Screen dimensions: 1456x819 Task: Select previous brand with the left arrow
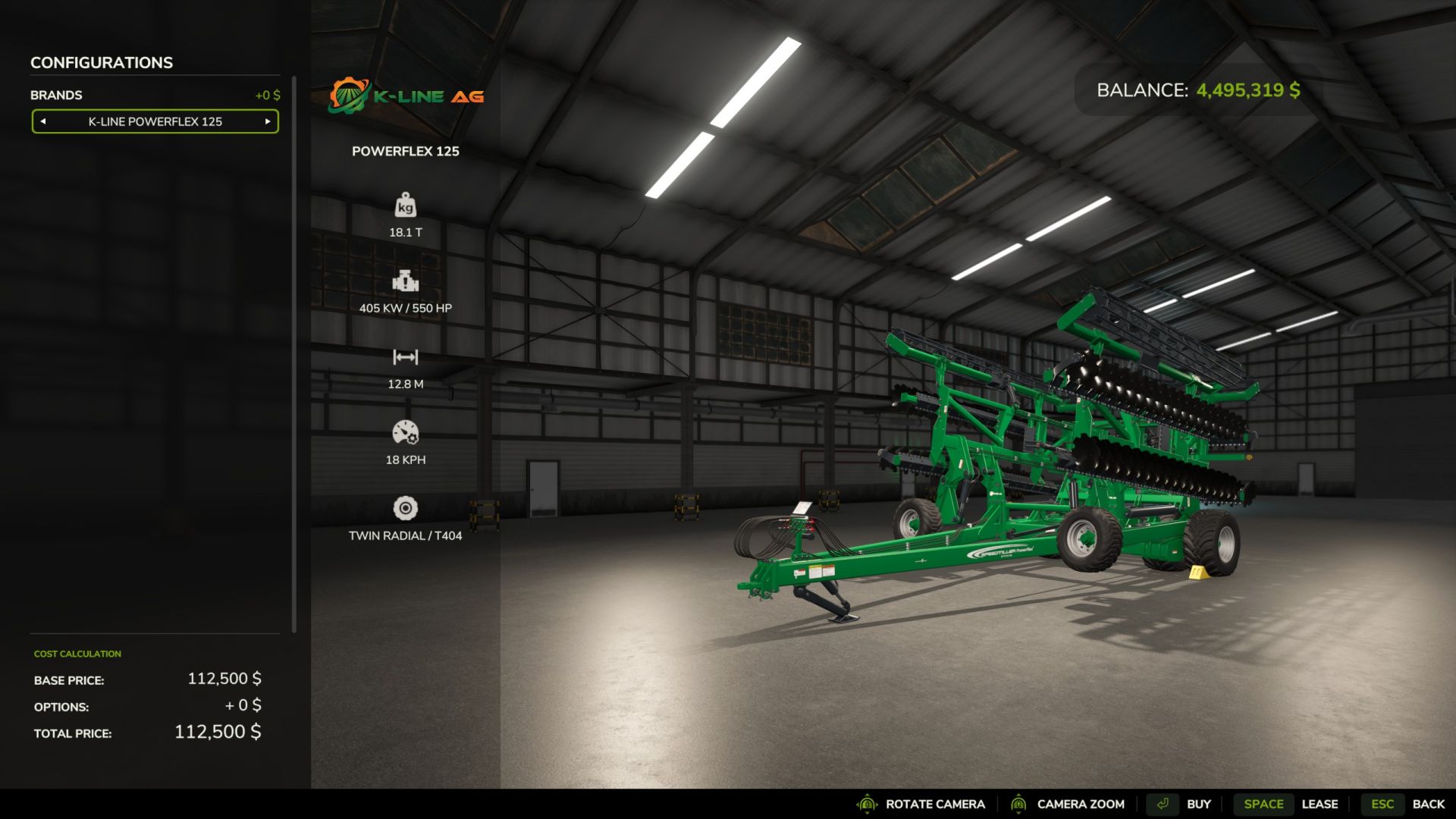pyautogui.click(x=43, y=121)
